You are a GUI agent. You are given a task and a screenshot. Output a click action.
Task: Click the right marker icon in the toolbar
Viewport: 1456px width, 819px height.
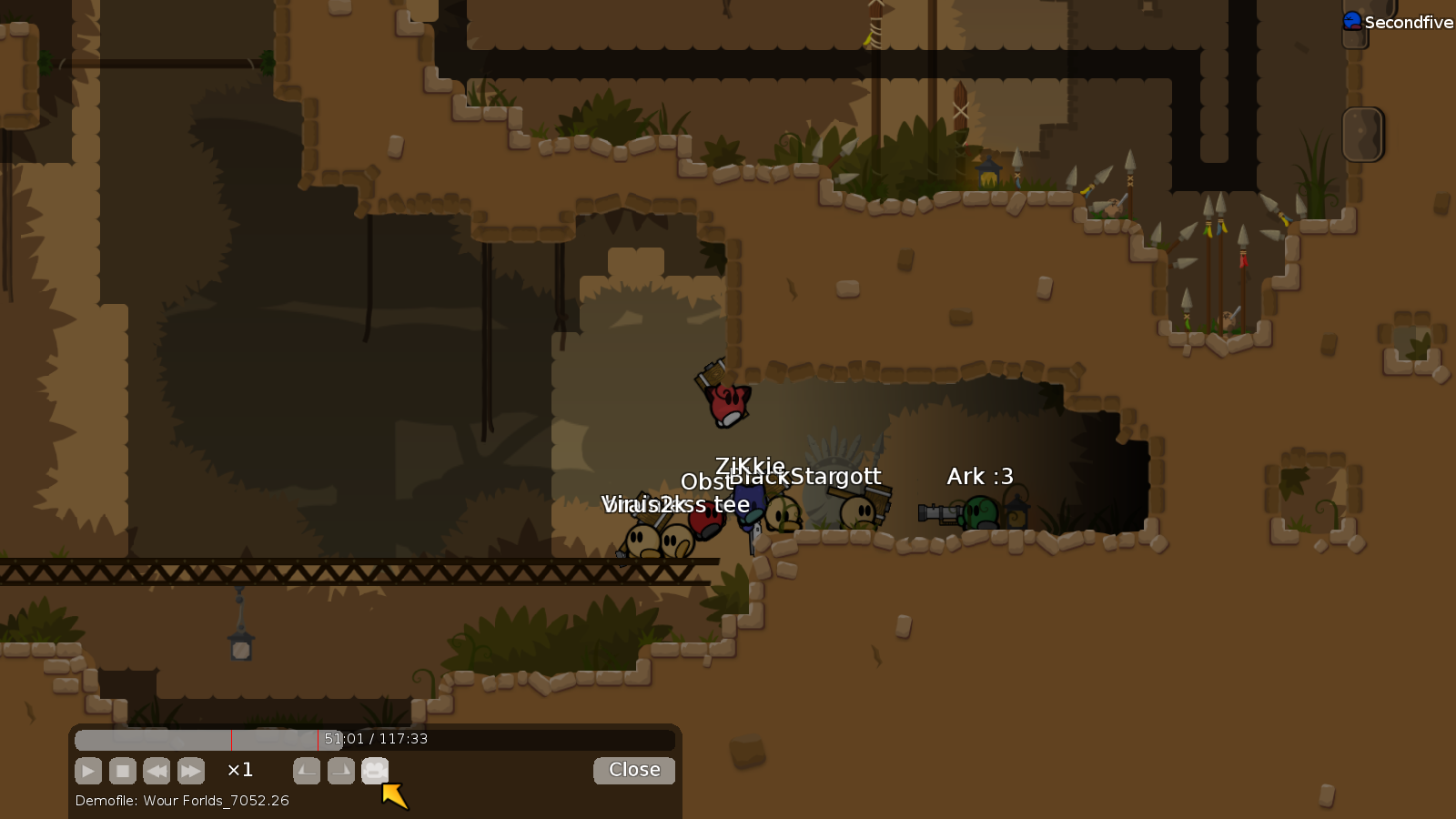coord(340,771)
